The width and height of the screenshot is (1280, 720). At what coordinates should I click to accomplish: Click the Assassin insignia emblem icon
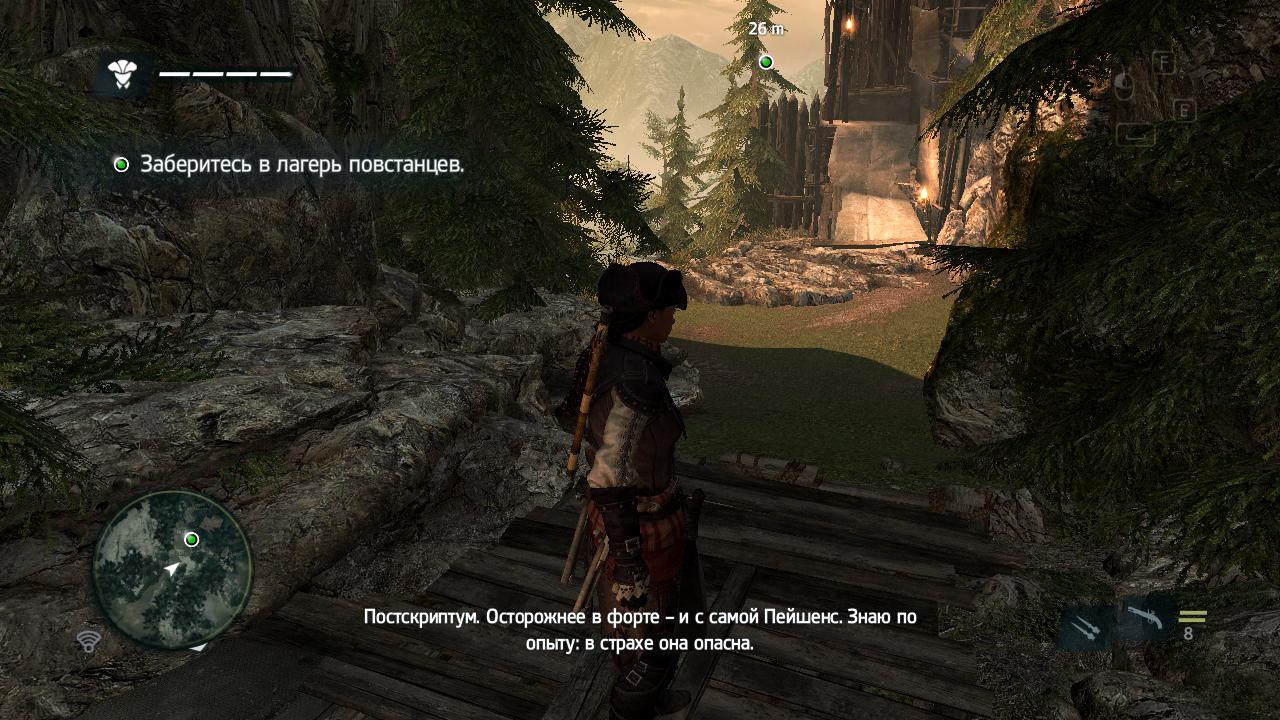coord(121,74)
